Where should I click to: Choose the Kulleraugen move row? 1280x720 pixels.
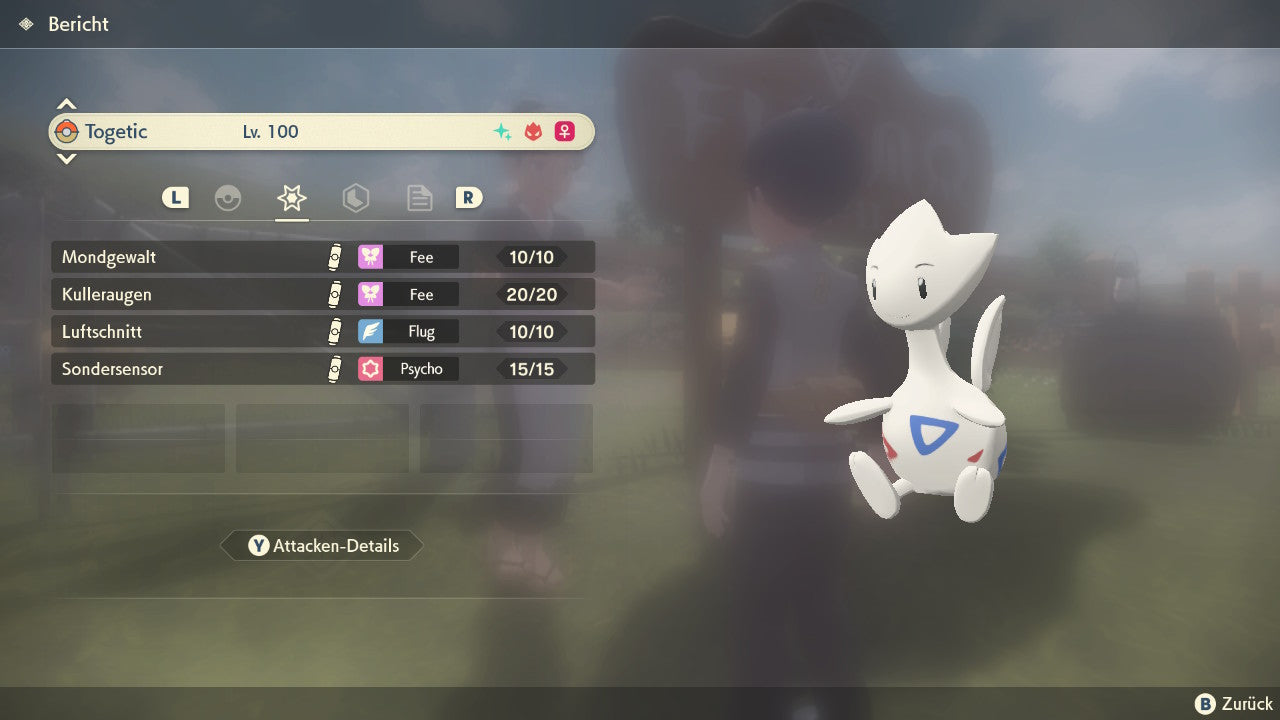(x=322, y=294)
